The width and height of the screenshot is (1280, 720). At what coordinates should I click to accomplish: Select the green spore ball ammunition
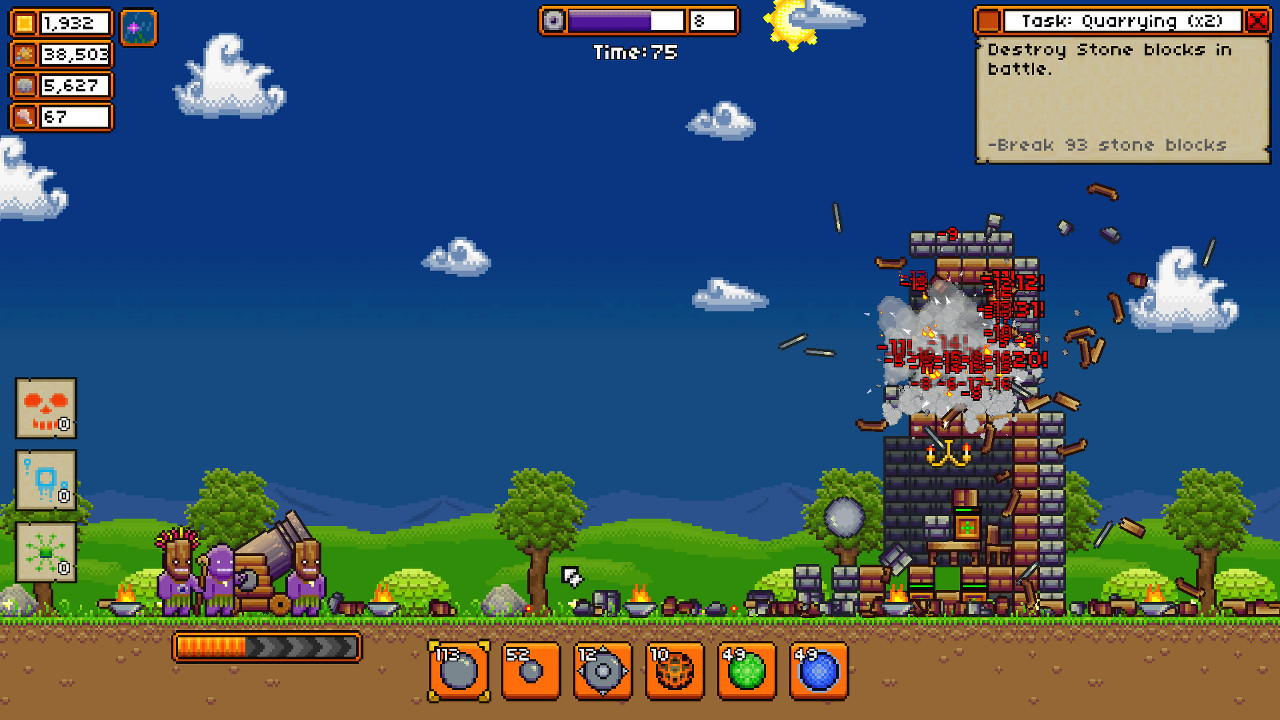pyautogui.click(x=746, y=671)
